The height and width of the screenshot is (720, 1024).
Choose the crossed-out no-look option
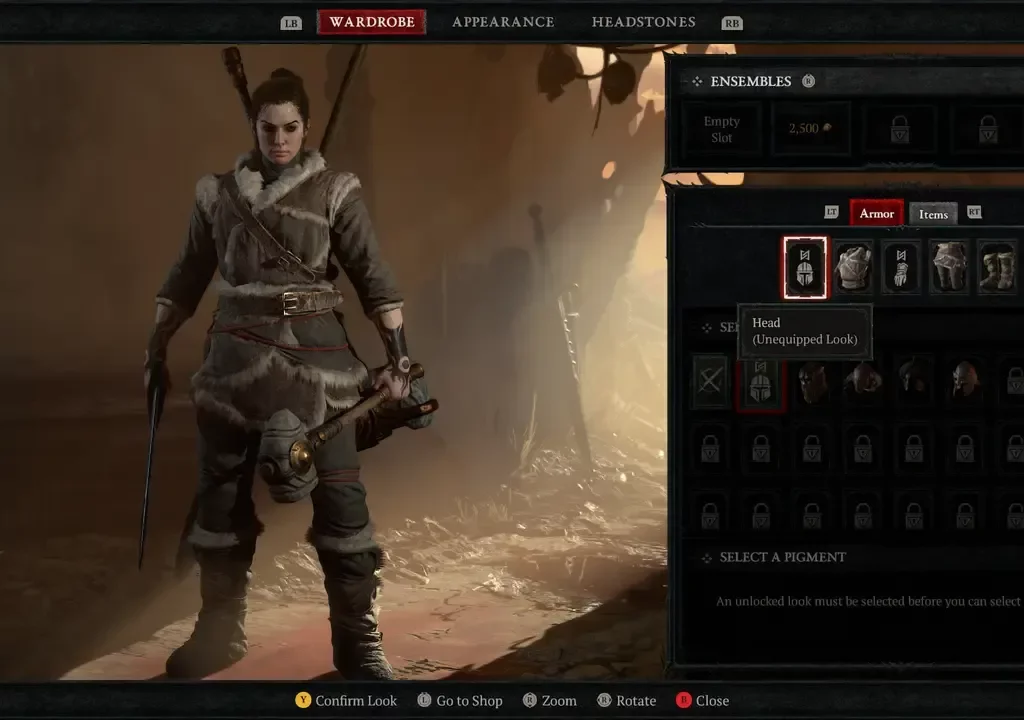(x=711, y=382)
